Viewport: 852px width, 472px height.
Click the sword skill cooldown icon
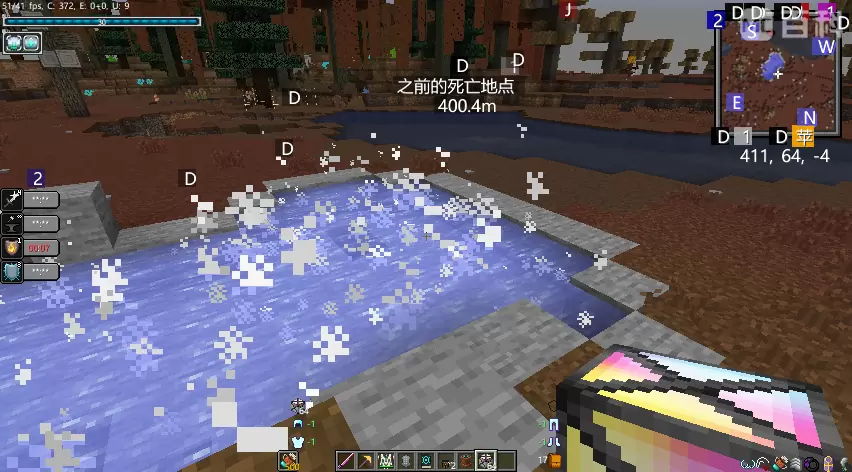[12, 199]
